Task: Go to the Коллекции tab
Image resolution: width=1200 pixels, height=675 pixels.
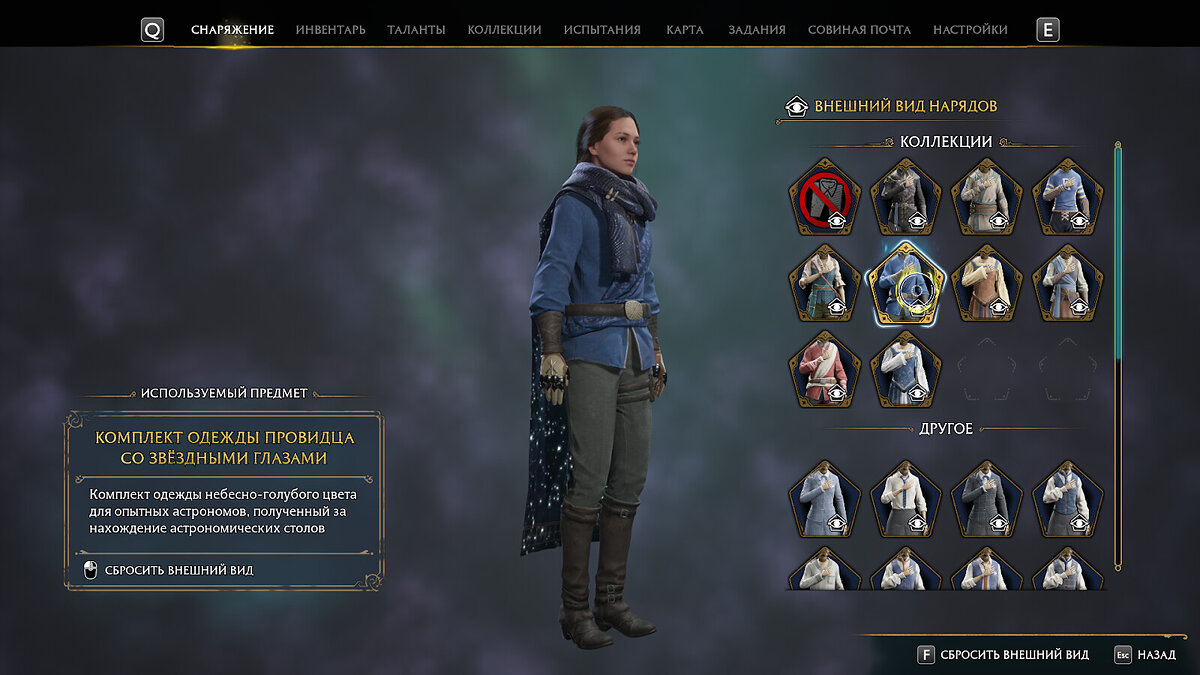Action: point(504,30)
